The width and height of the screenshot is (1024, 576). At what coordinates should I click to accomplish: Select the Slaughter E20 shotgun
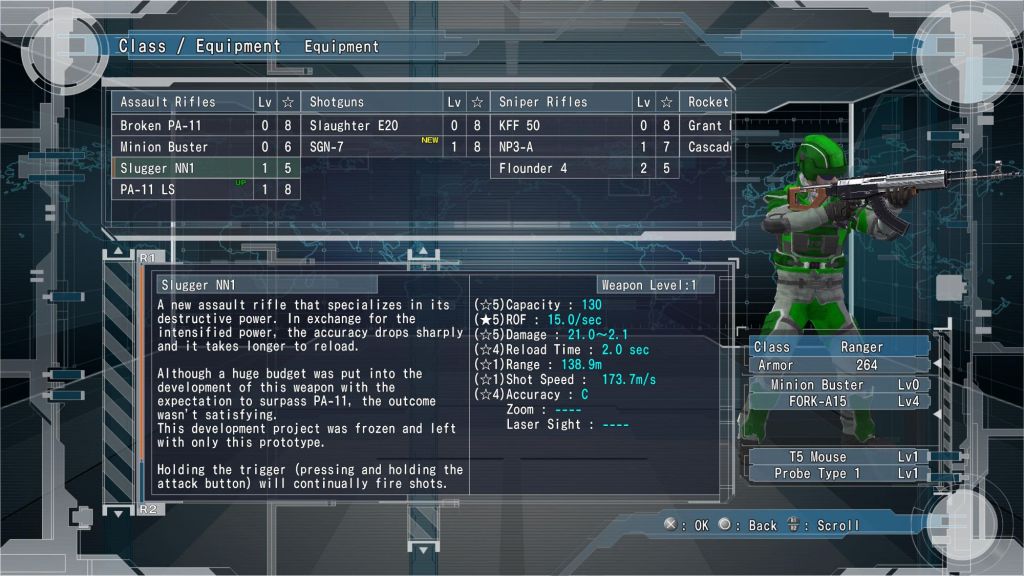point(371,126)
